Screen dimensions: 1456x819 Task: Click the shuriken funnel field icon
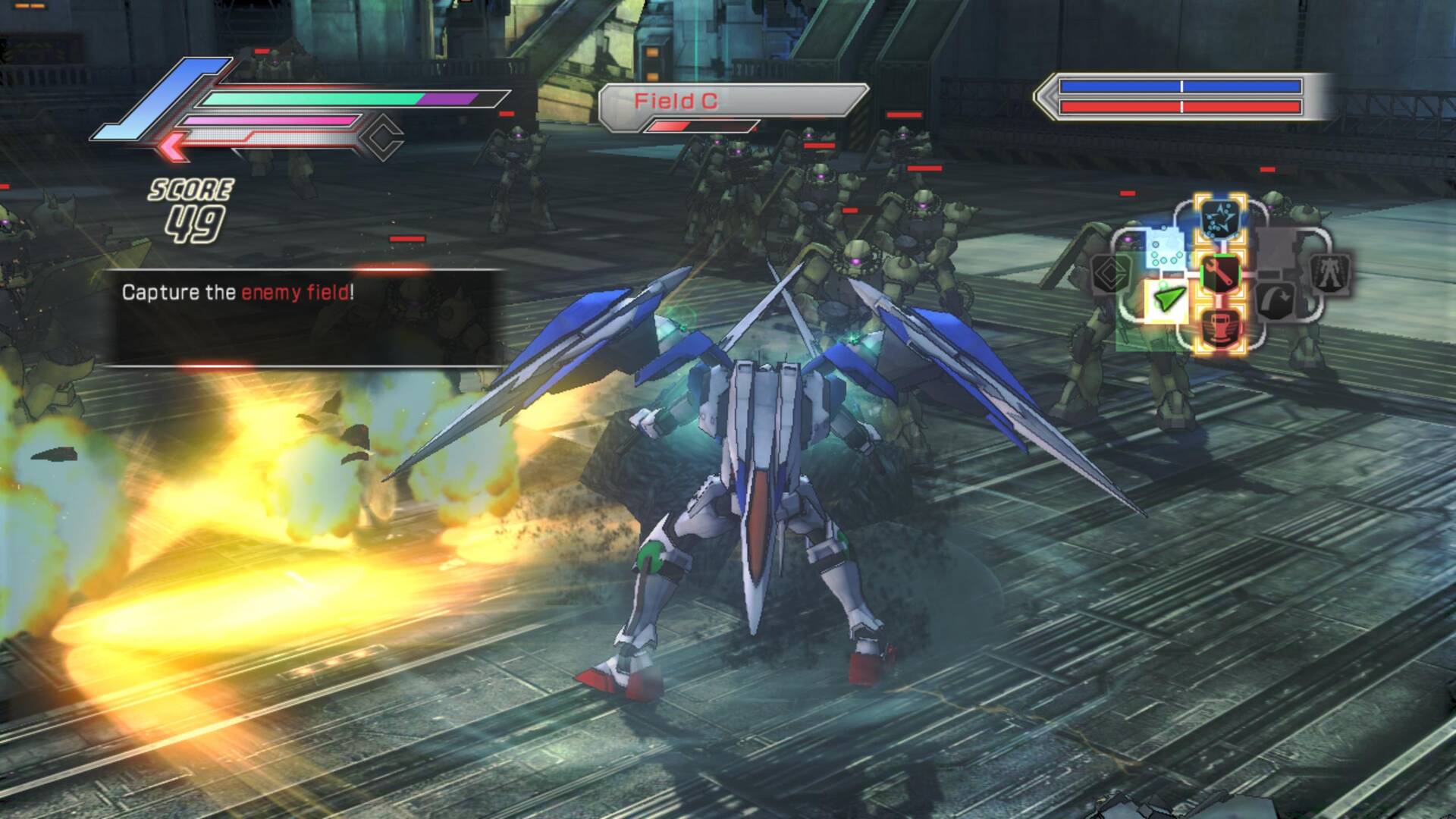(1221, 218)
